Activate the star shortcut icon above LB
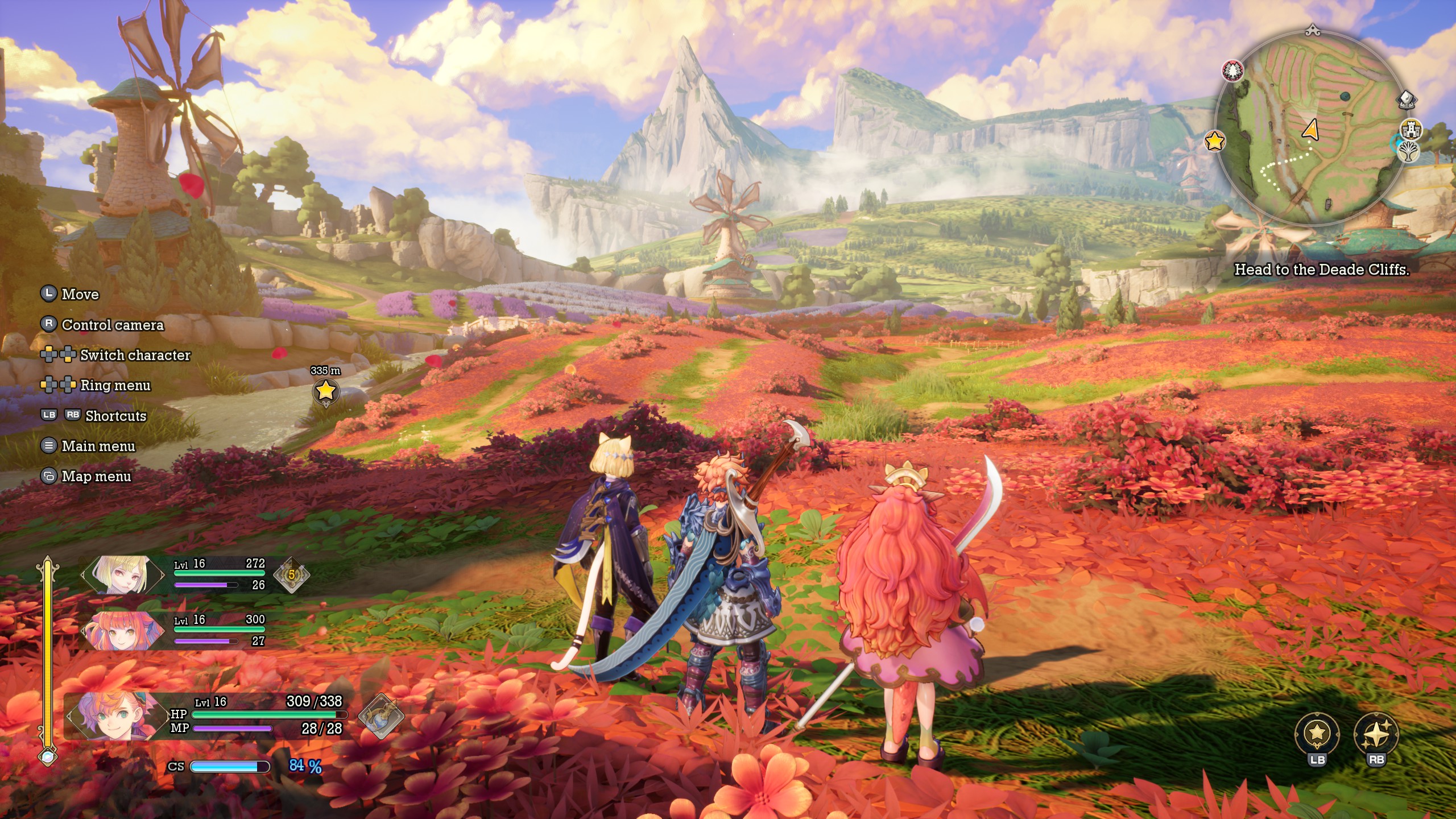The height and width of the screenshot is (819, 1456). coord(1317,733)
